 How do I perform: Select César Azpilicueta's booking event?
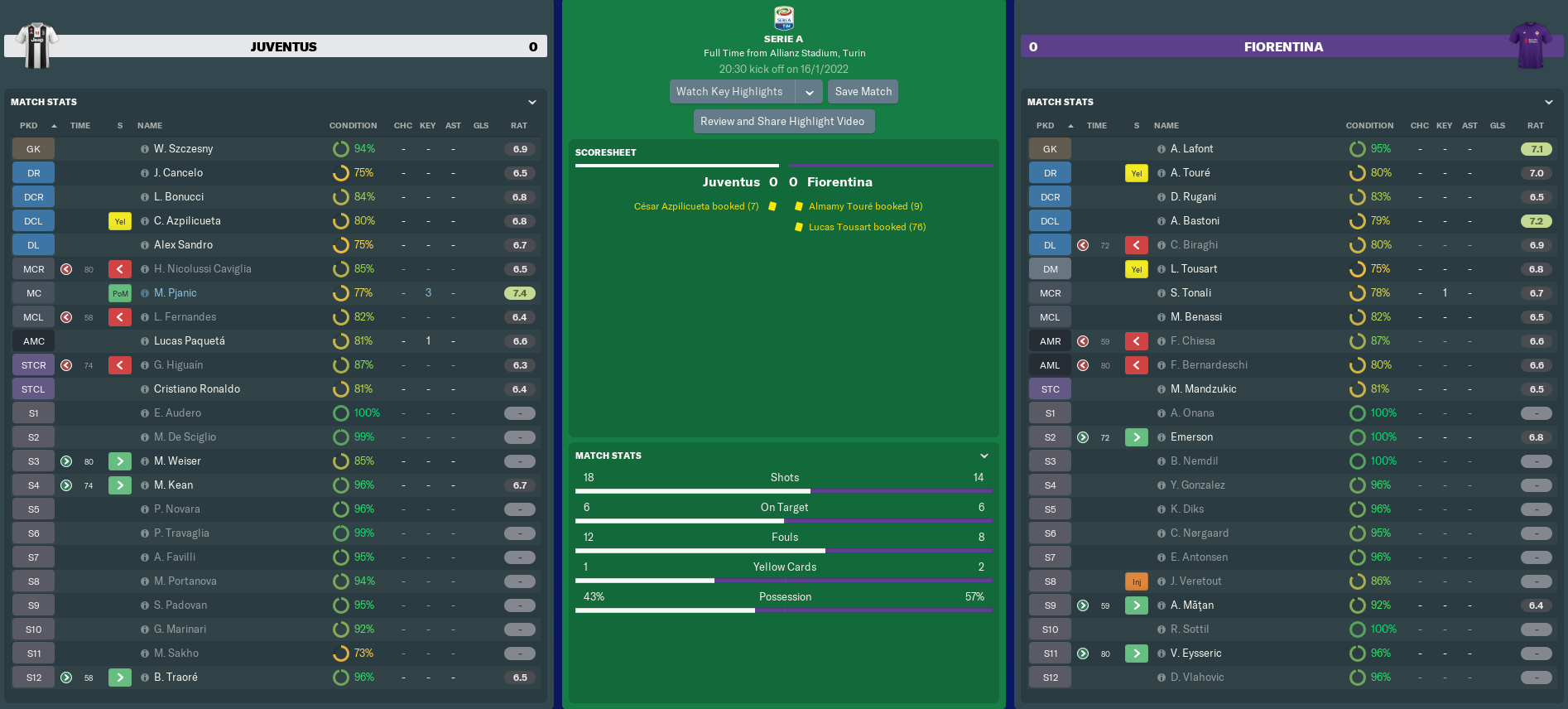[695, 206]
